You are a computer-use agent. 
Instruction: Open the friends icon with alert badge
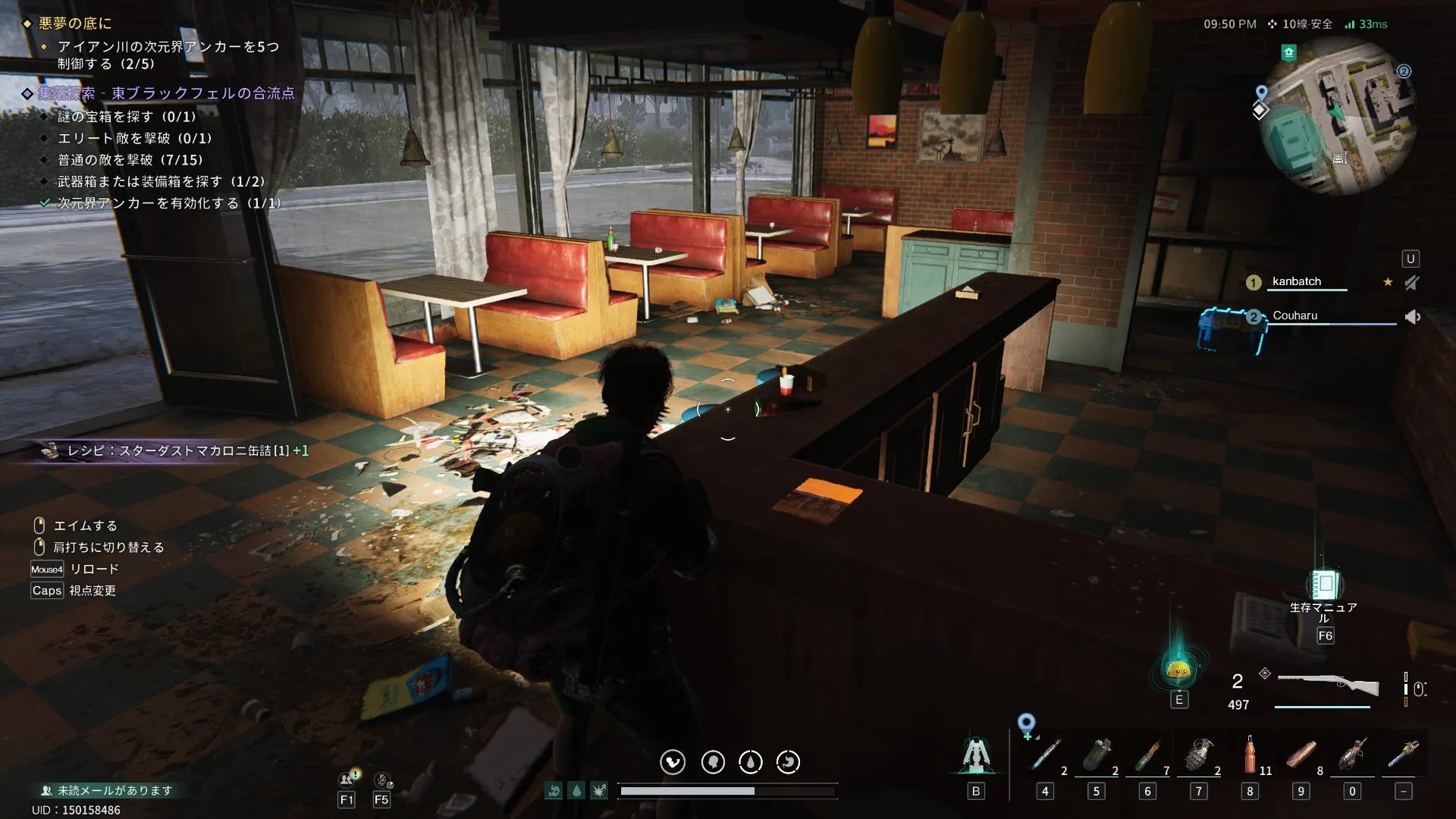click(348, 779)
